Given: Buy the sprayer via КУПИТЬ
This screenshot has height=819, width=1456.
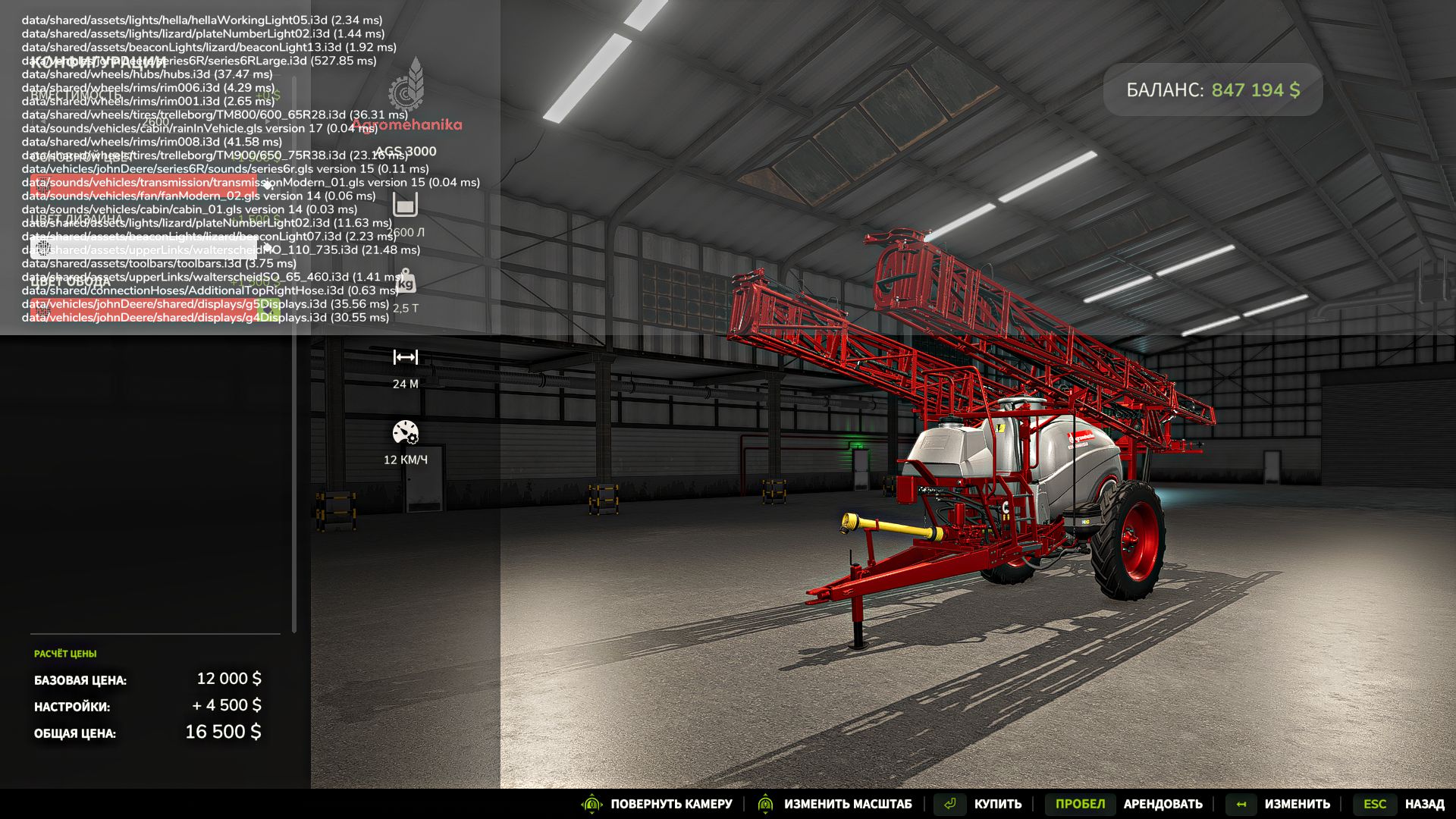Looking at the screenshot, I should tap(997, 804).
